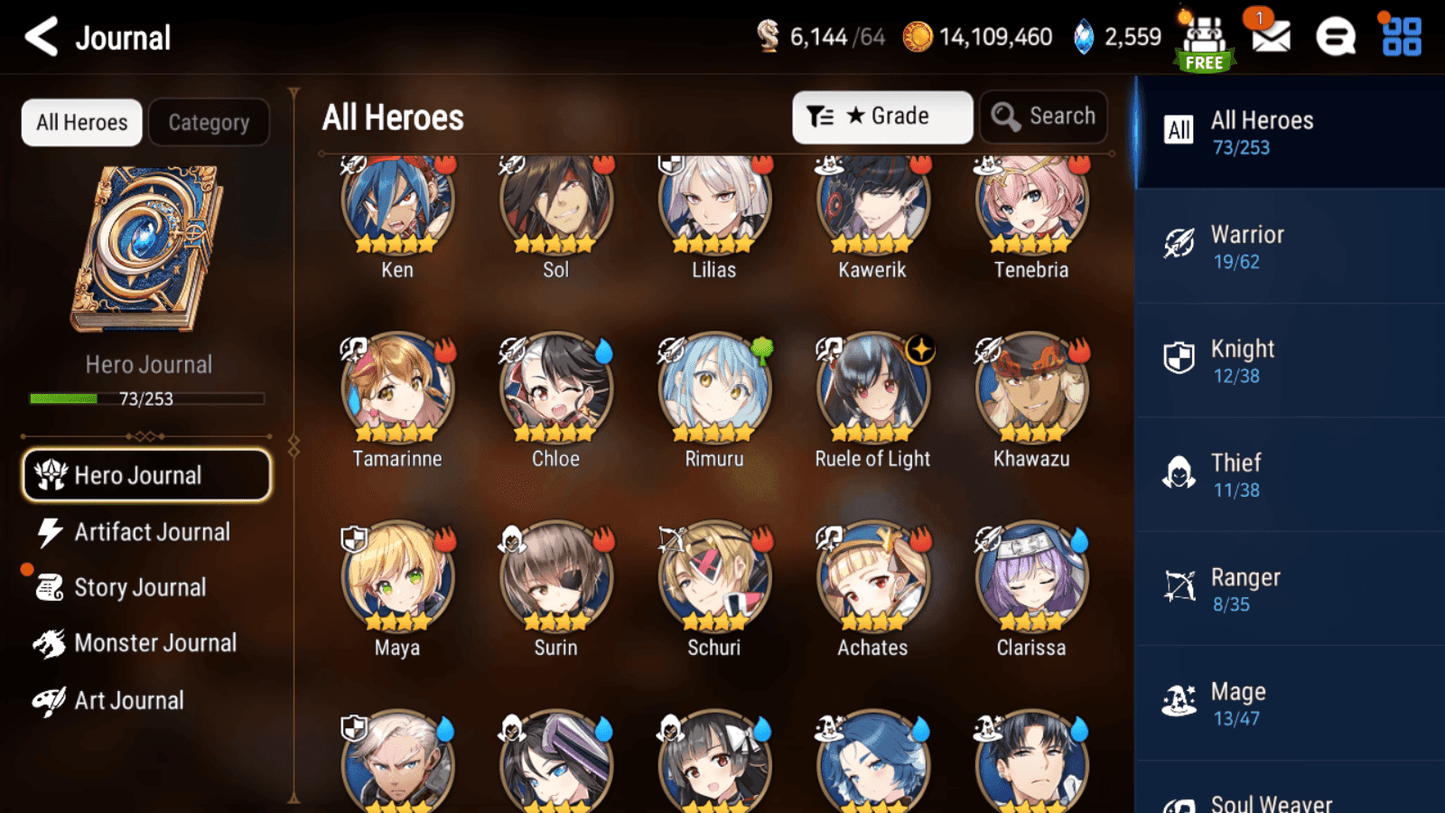1445x813 pixels.
Task: Select the Warrior class filter
Action: (x=1289, y=246)
